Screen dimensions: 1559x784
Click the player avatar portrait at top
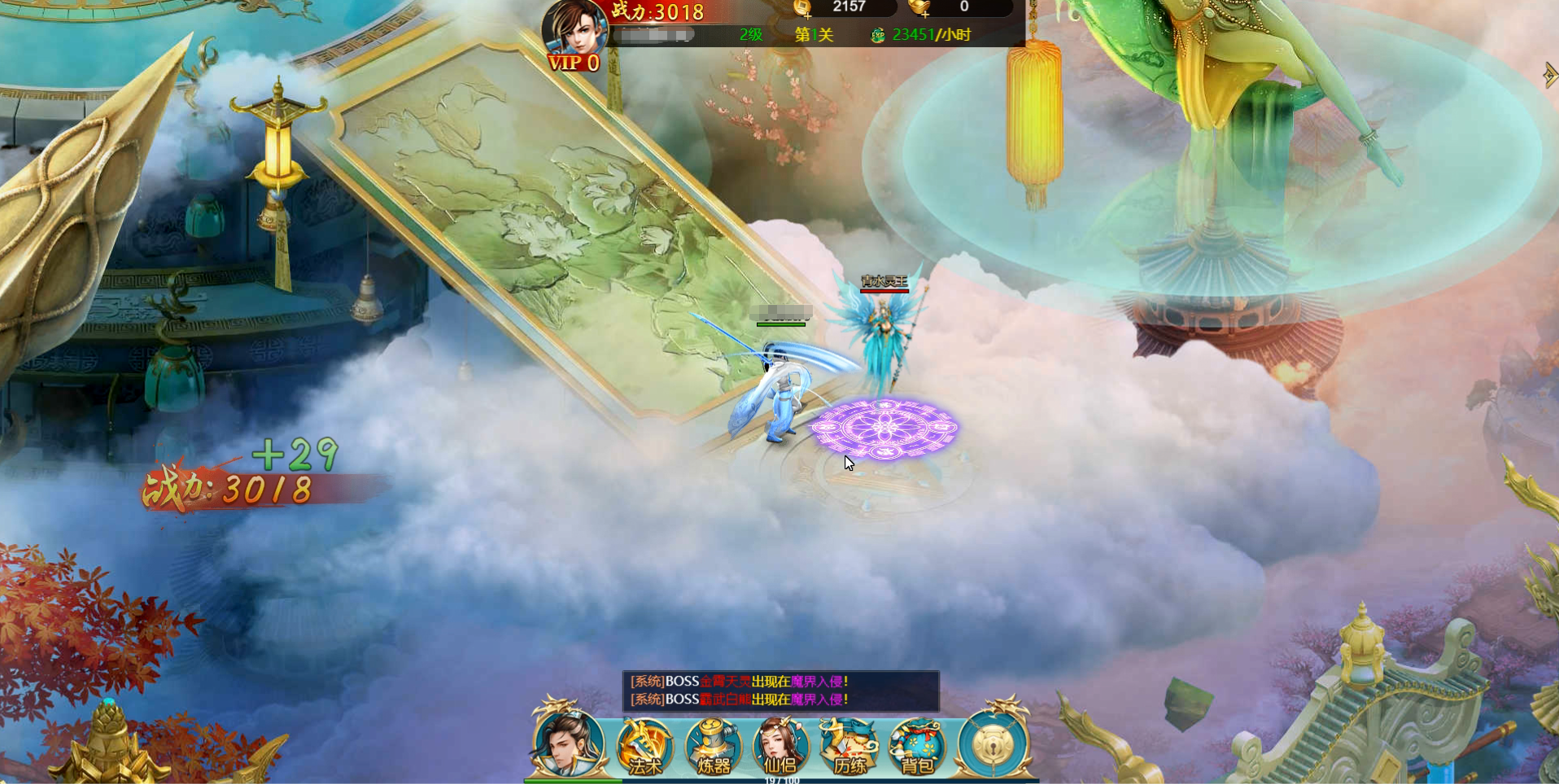pyautogui.click(x=574, y=28)
